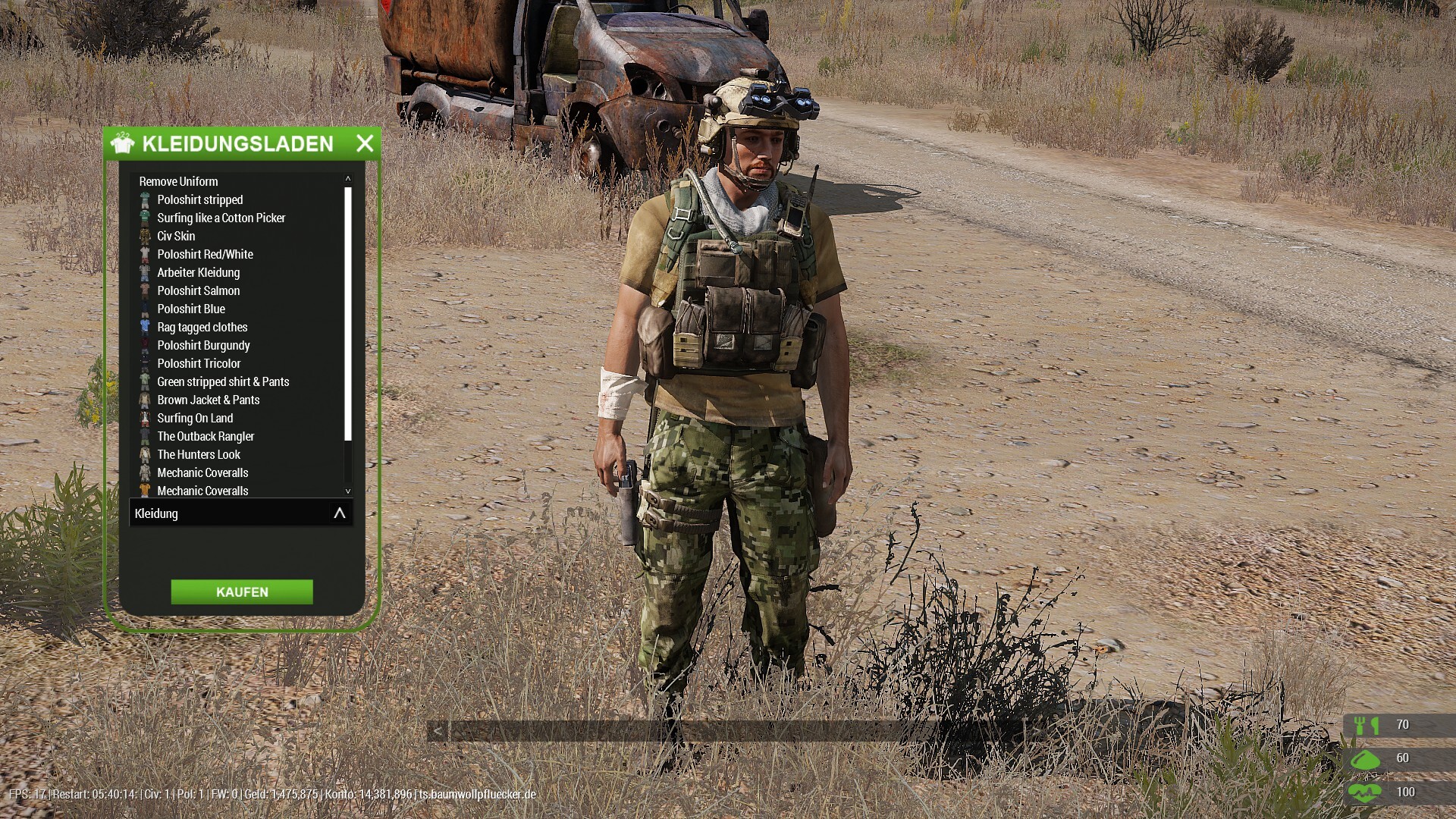Select Remove Uniform in the list

pyautogui.click(x=178, y=181)
